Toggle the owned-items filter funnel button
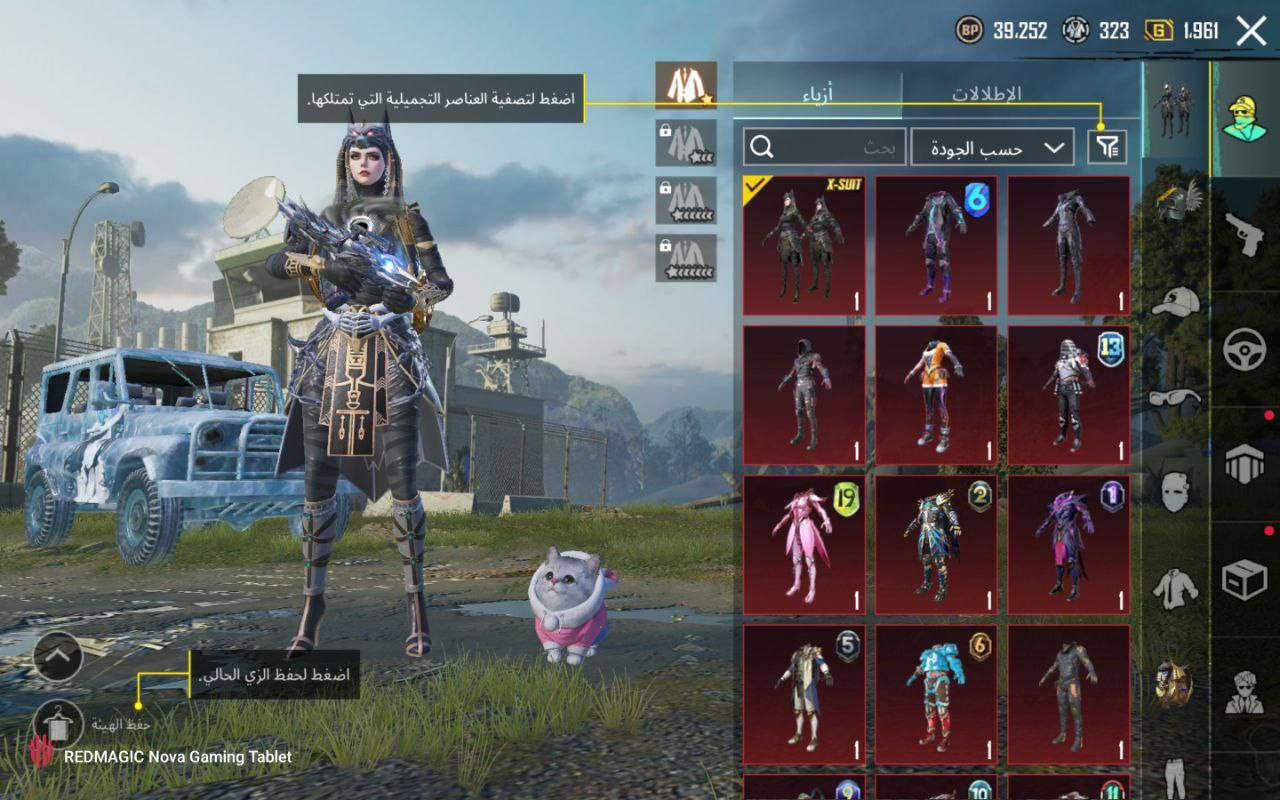Screen dimensions: 1280x800 point(1107,148)
